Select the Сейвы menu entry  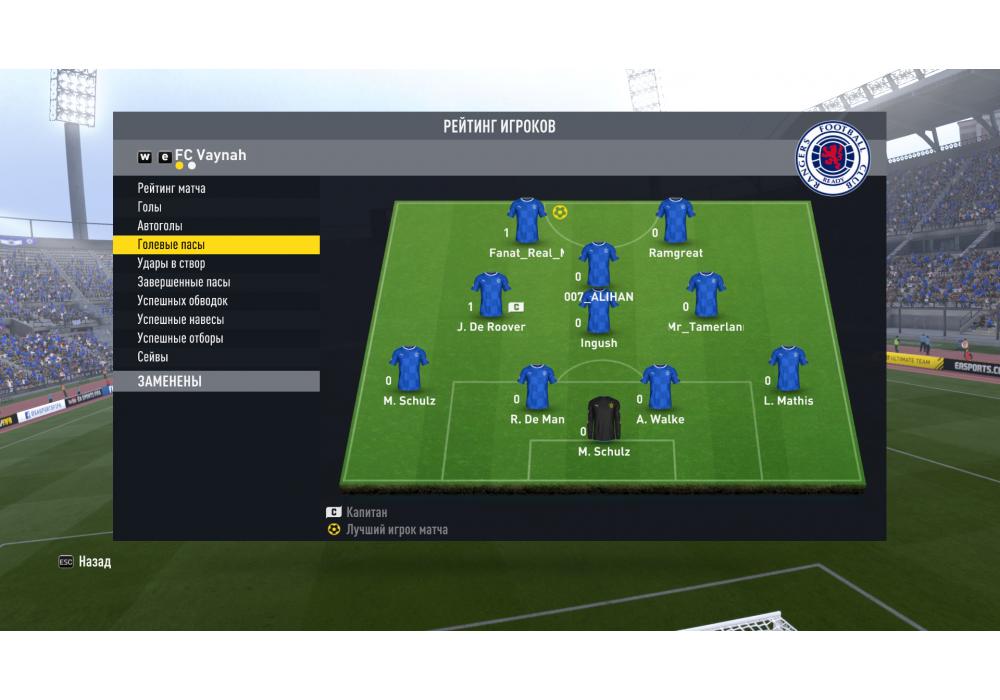(153, 357)
